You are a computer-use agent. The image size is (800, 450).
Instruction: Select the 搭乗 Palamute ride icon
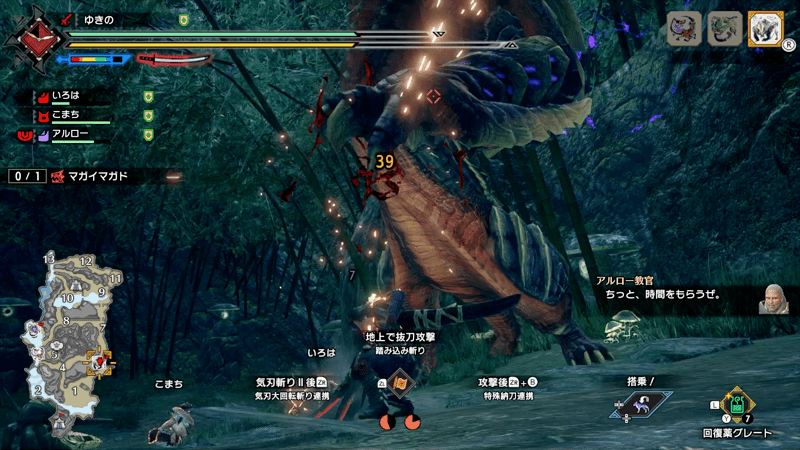tap(640, 404)
